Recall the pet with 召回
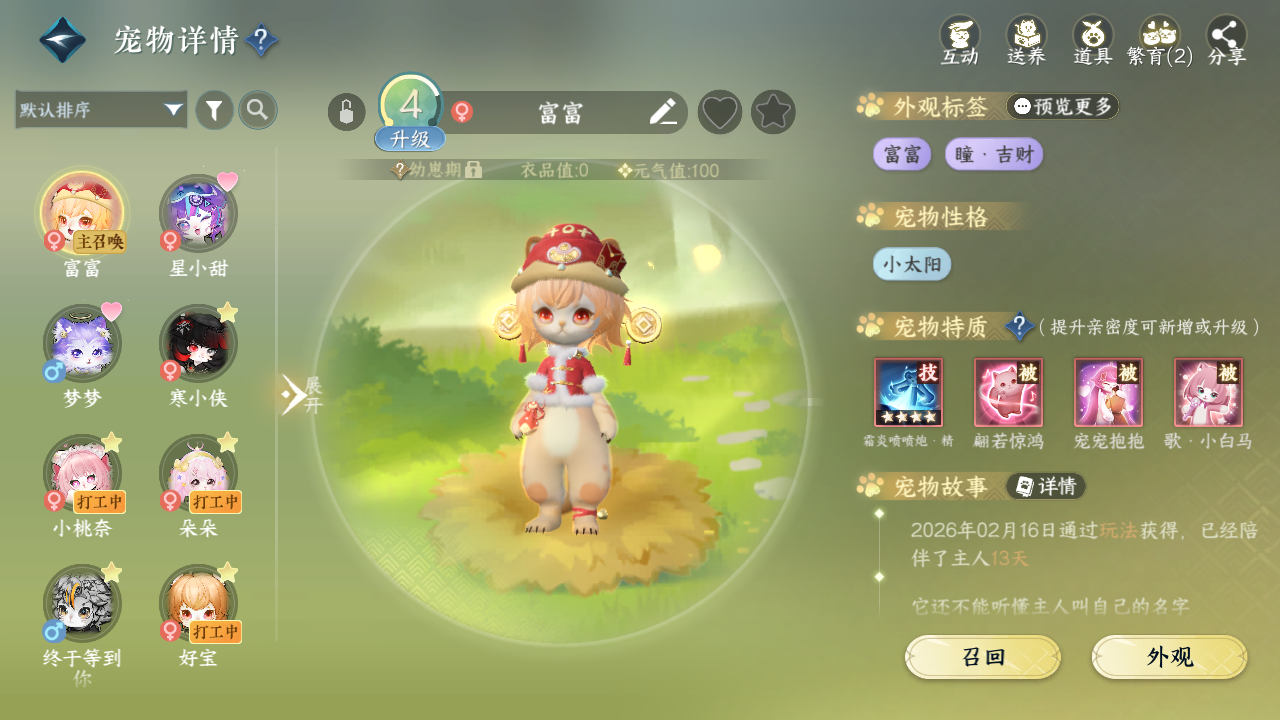This screenshot has width=1280, height=720. point(983,657)
